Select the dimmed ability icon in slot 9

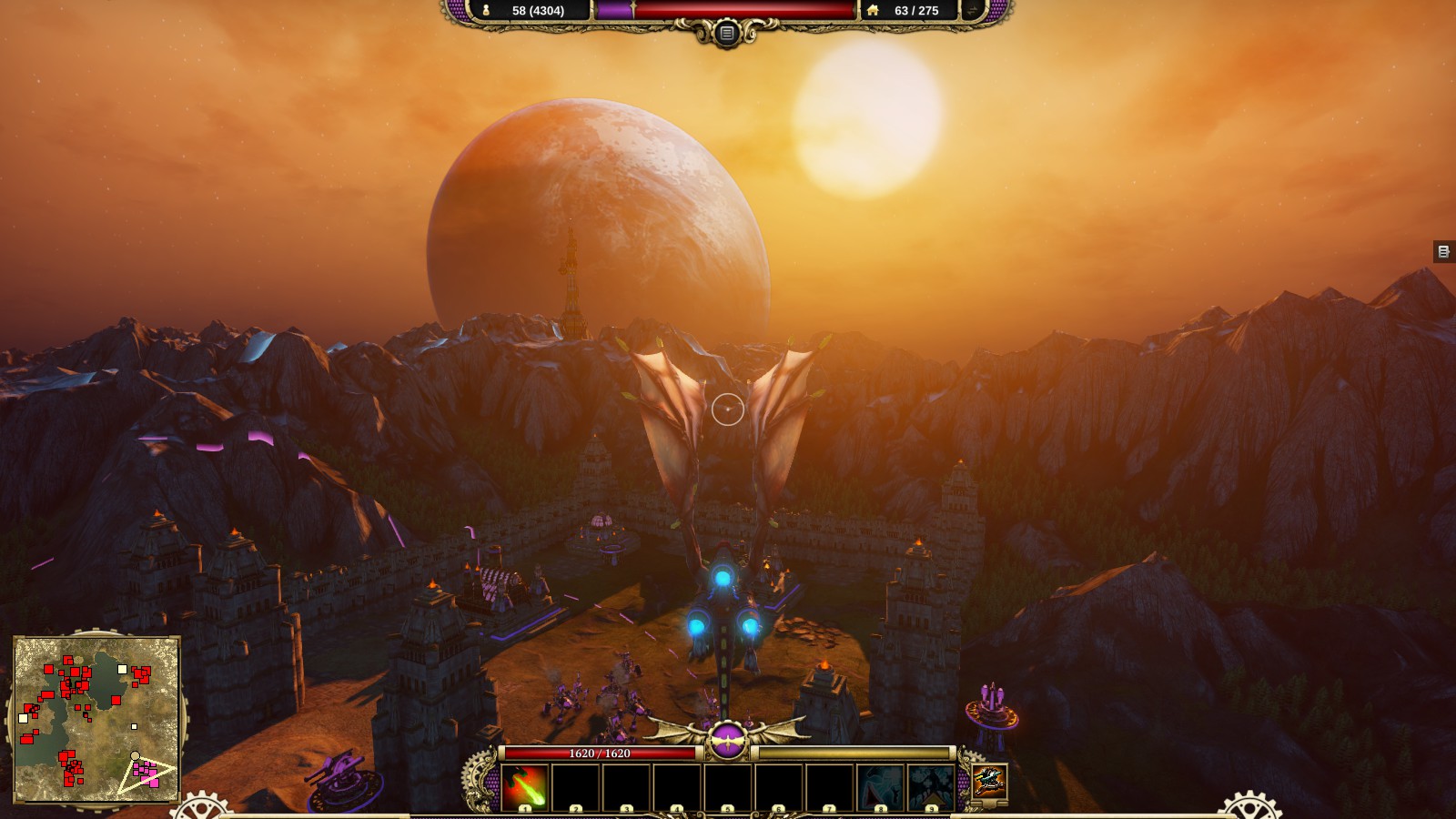[x=930, y=786]
